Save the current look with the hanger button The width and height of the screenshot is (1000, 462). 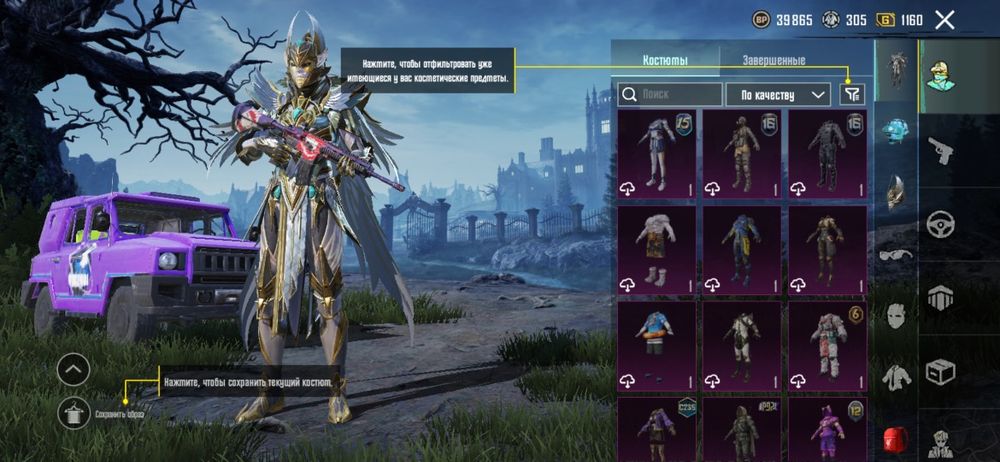tap(74, 411)
